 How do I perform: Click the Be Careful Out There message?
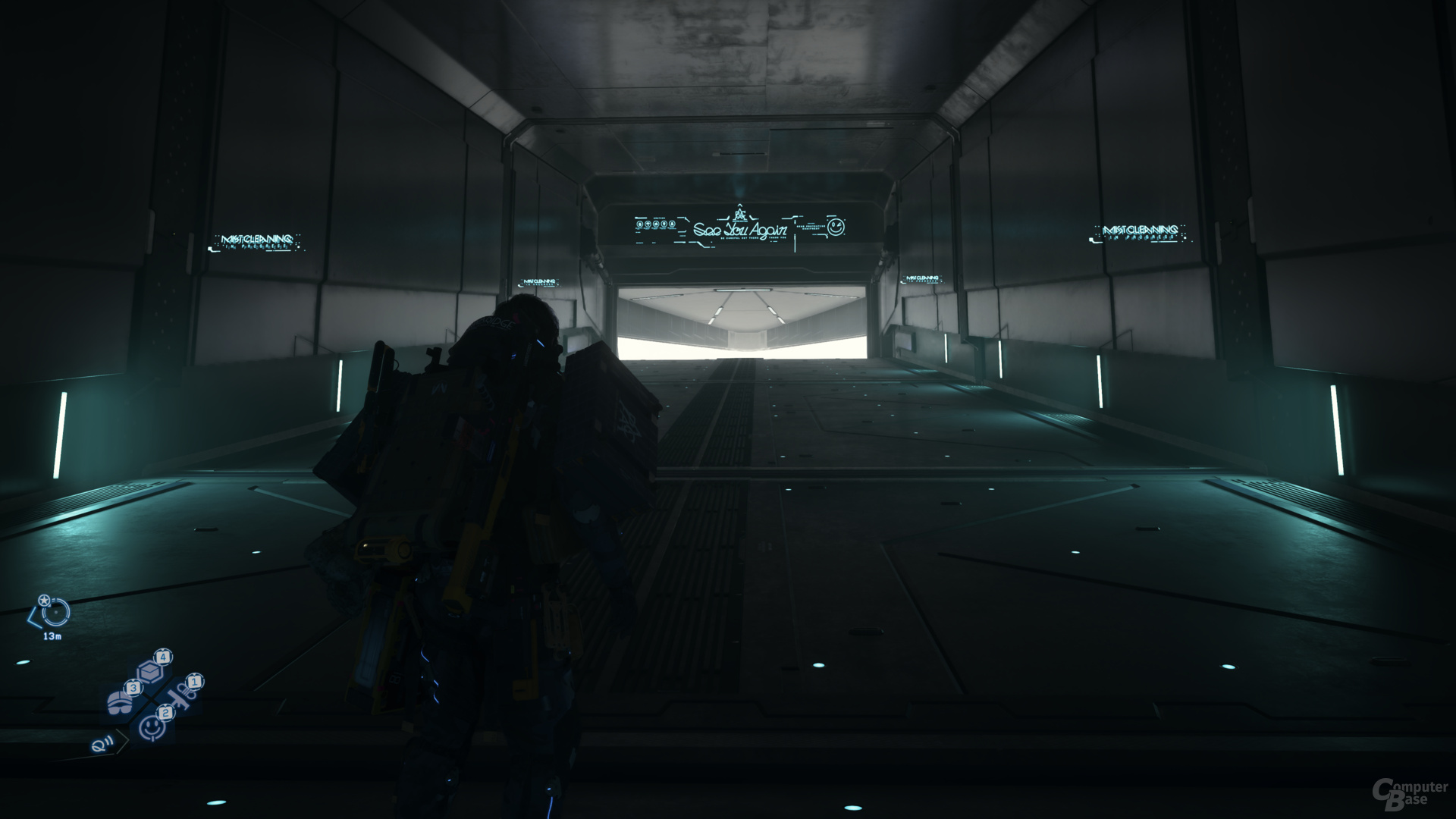click(739, 238)
